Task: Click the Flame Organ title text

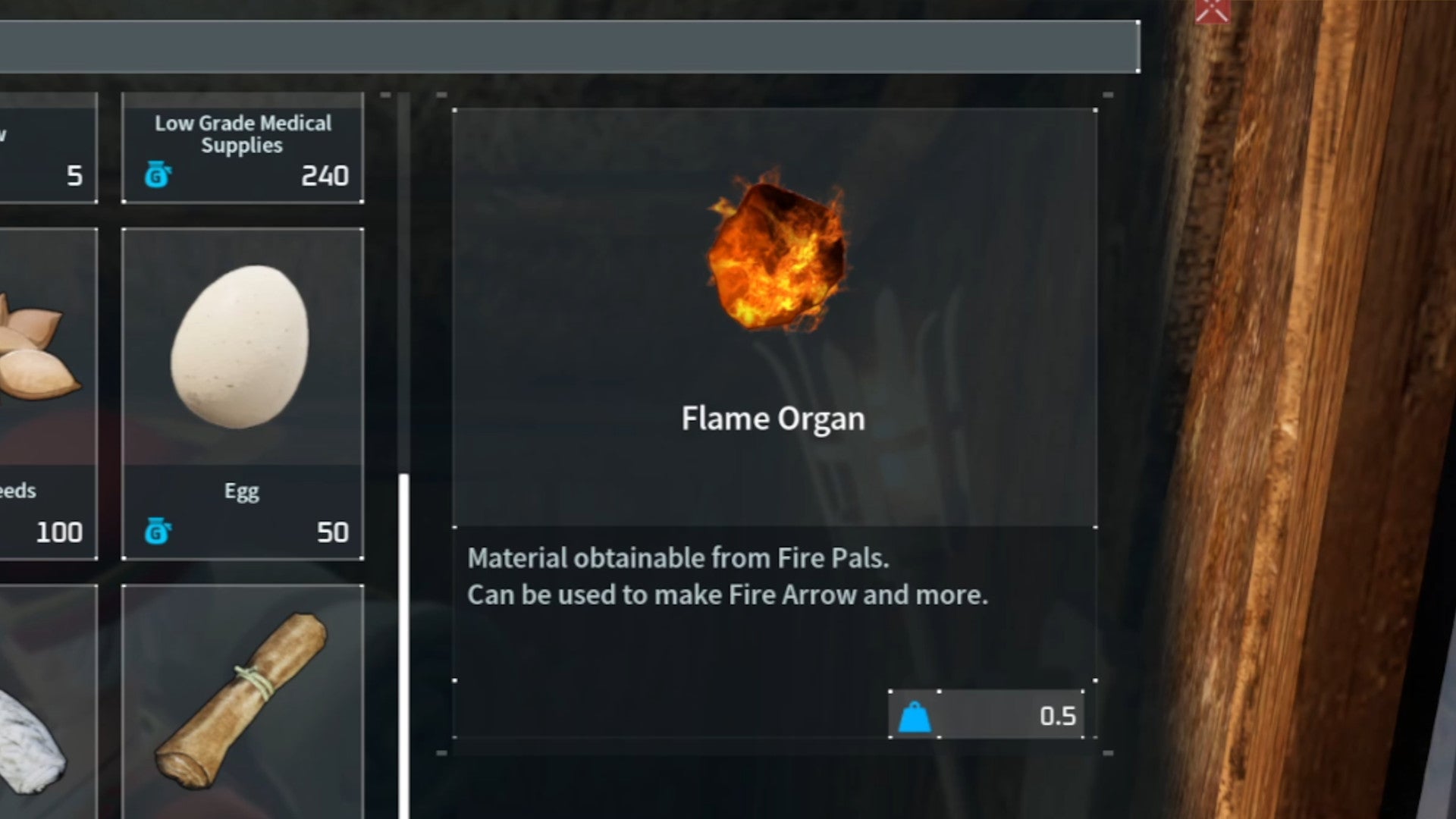Action: tap(773, 418)
